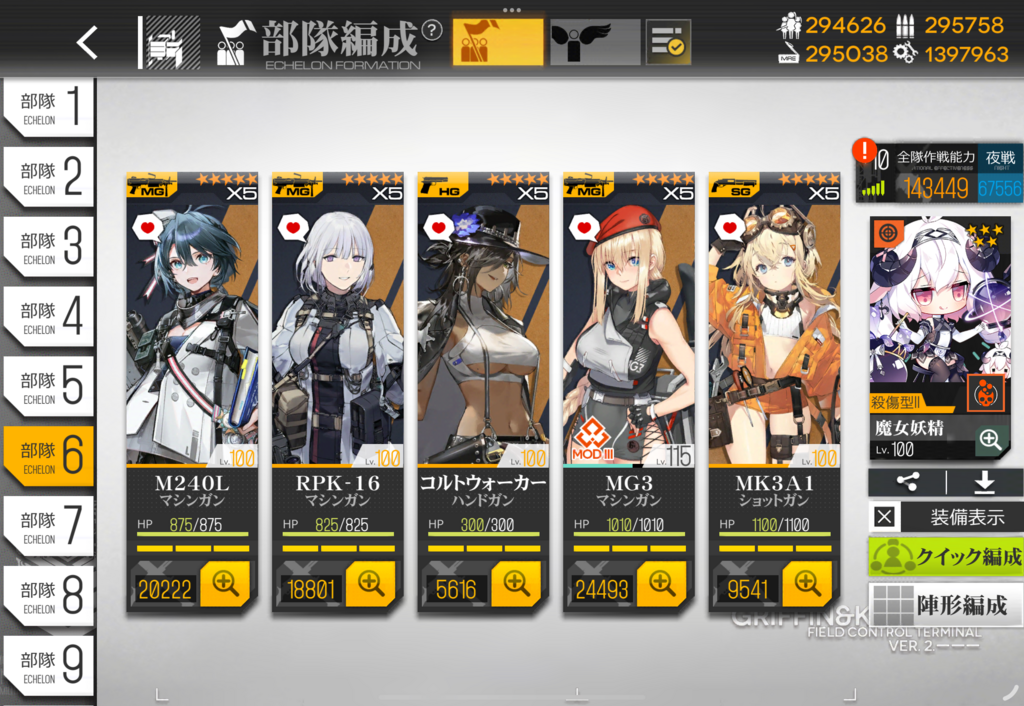Choose Echelon 9 tab

(48, 665)
